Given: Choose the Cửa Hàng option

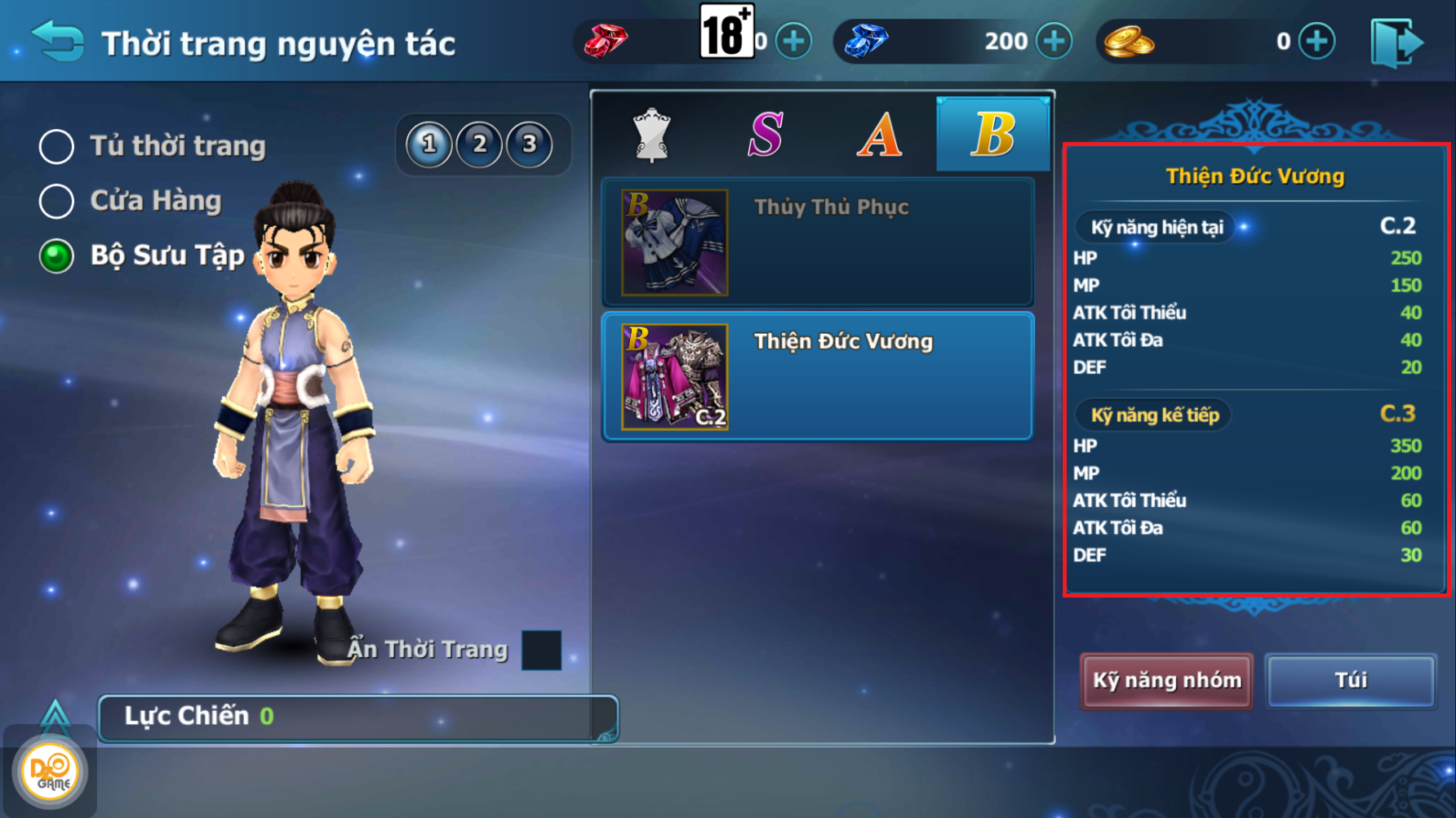Looking at the screenshot, I should 57,201.
